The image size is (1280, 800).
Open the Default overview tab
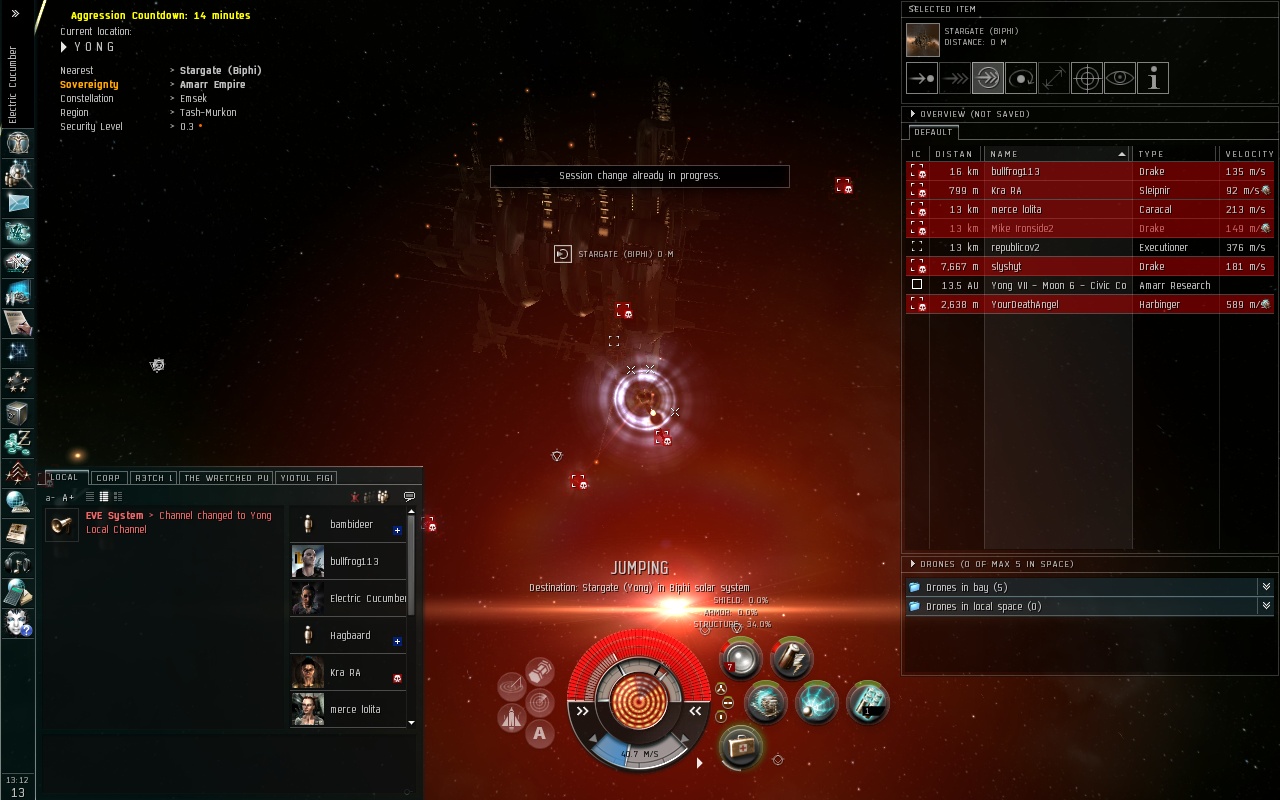click(x=933, y=132)
